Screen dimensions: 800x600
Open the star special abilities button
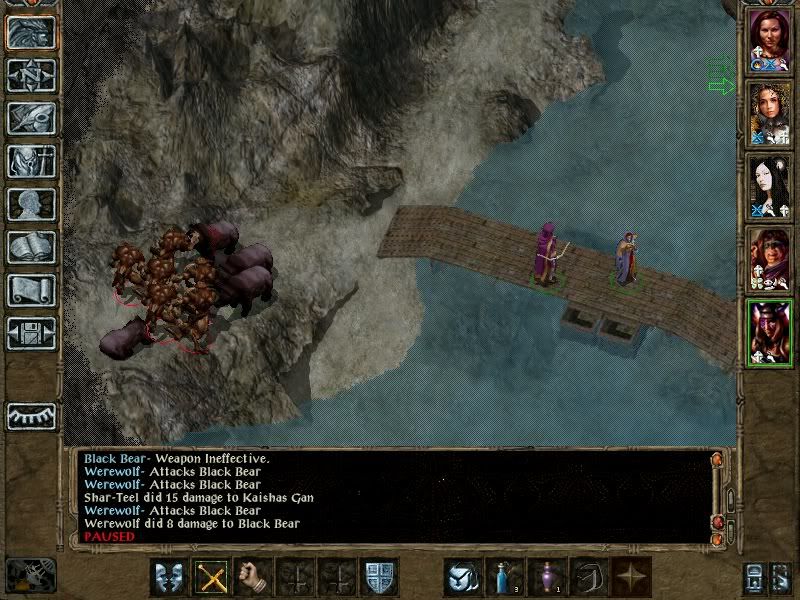631,578
